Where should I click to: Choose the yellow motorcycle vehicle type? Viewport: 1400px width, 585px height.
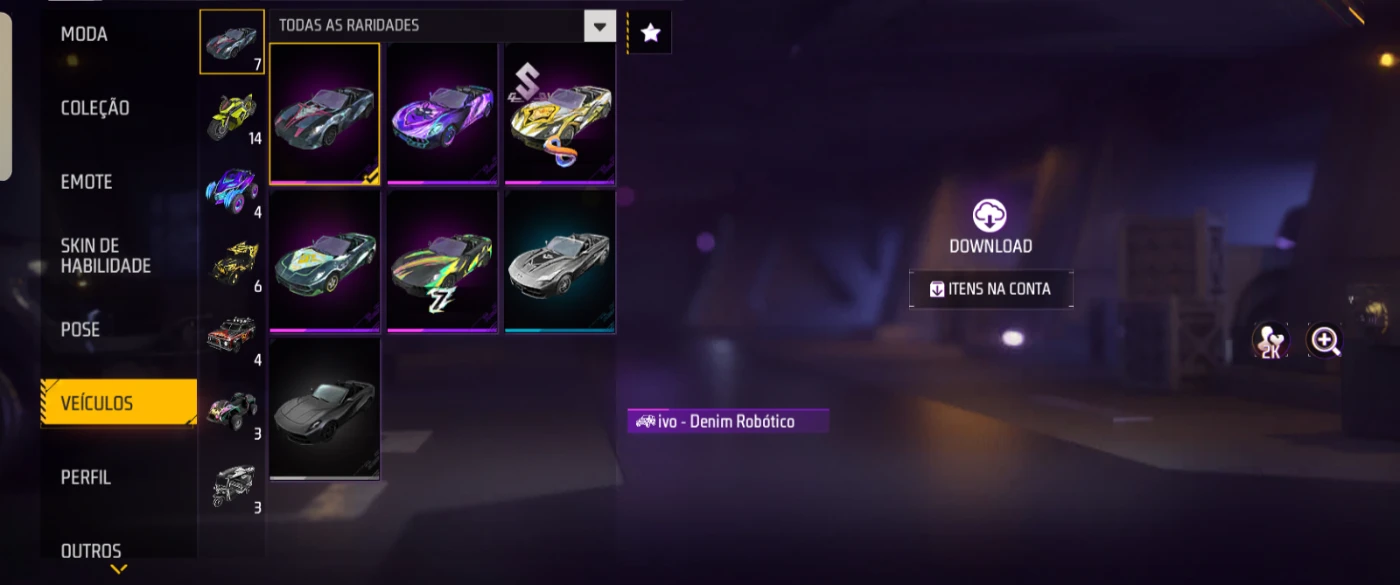pyautogui.click(x=232, y=116)
